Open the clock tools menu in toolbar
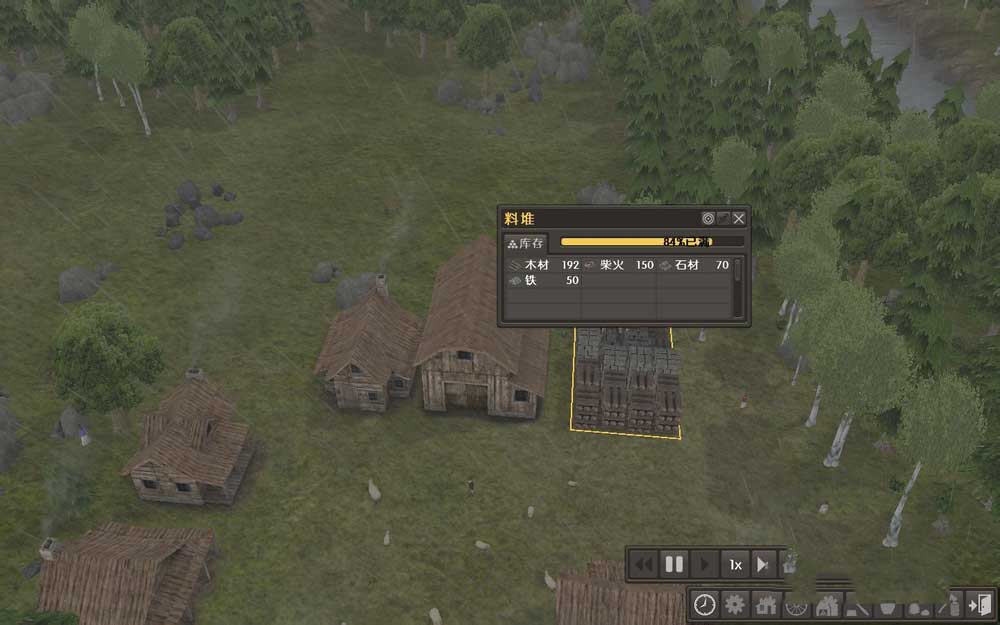 [x=705, y=604]
